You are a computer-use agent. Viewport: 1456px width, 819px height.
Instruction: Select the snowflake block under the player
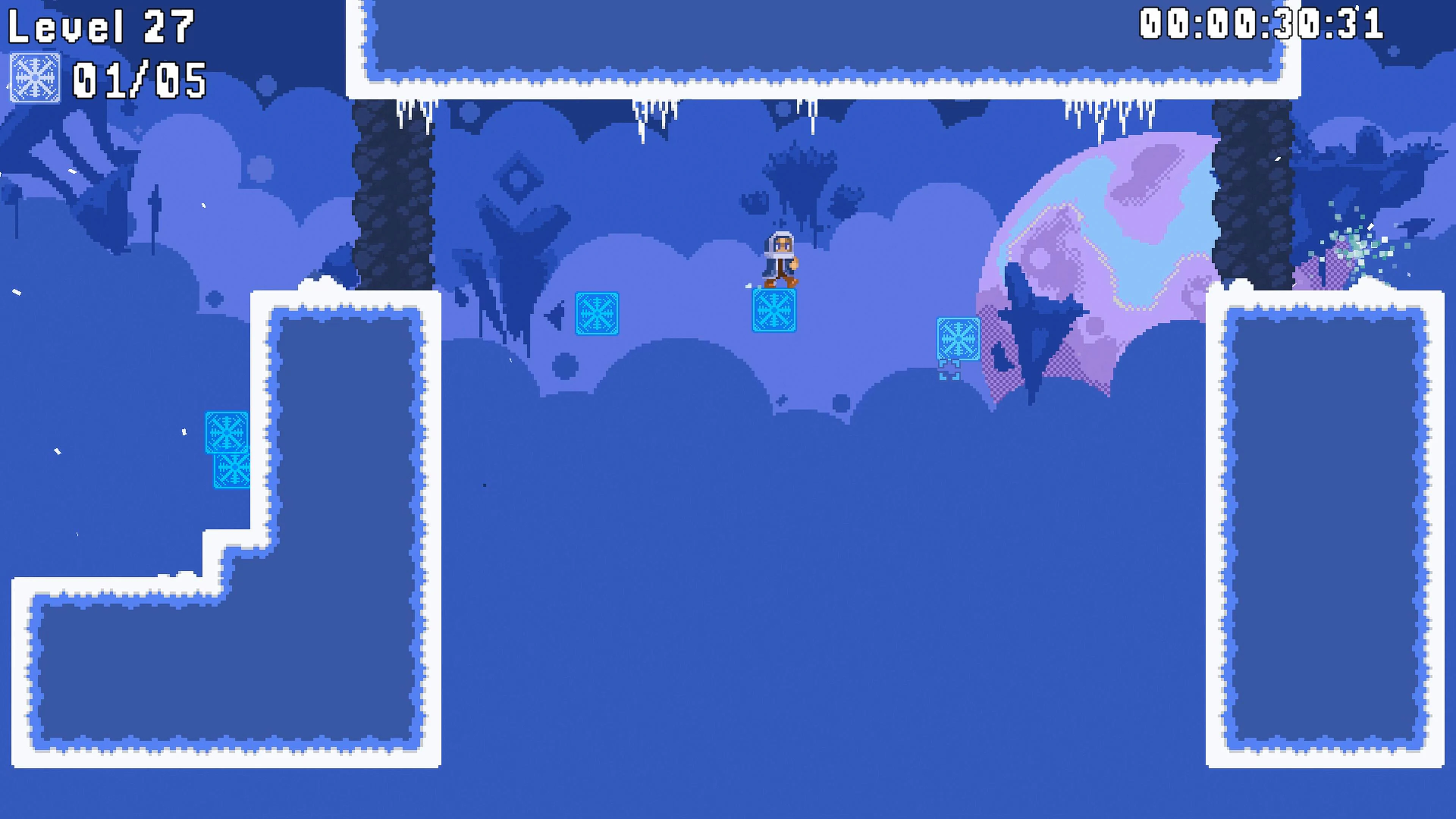pyautogui.click(x=774, y=310)
